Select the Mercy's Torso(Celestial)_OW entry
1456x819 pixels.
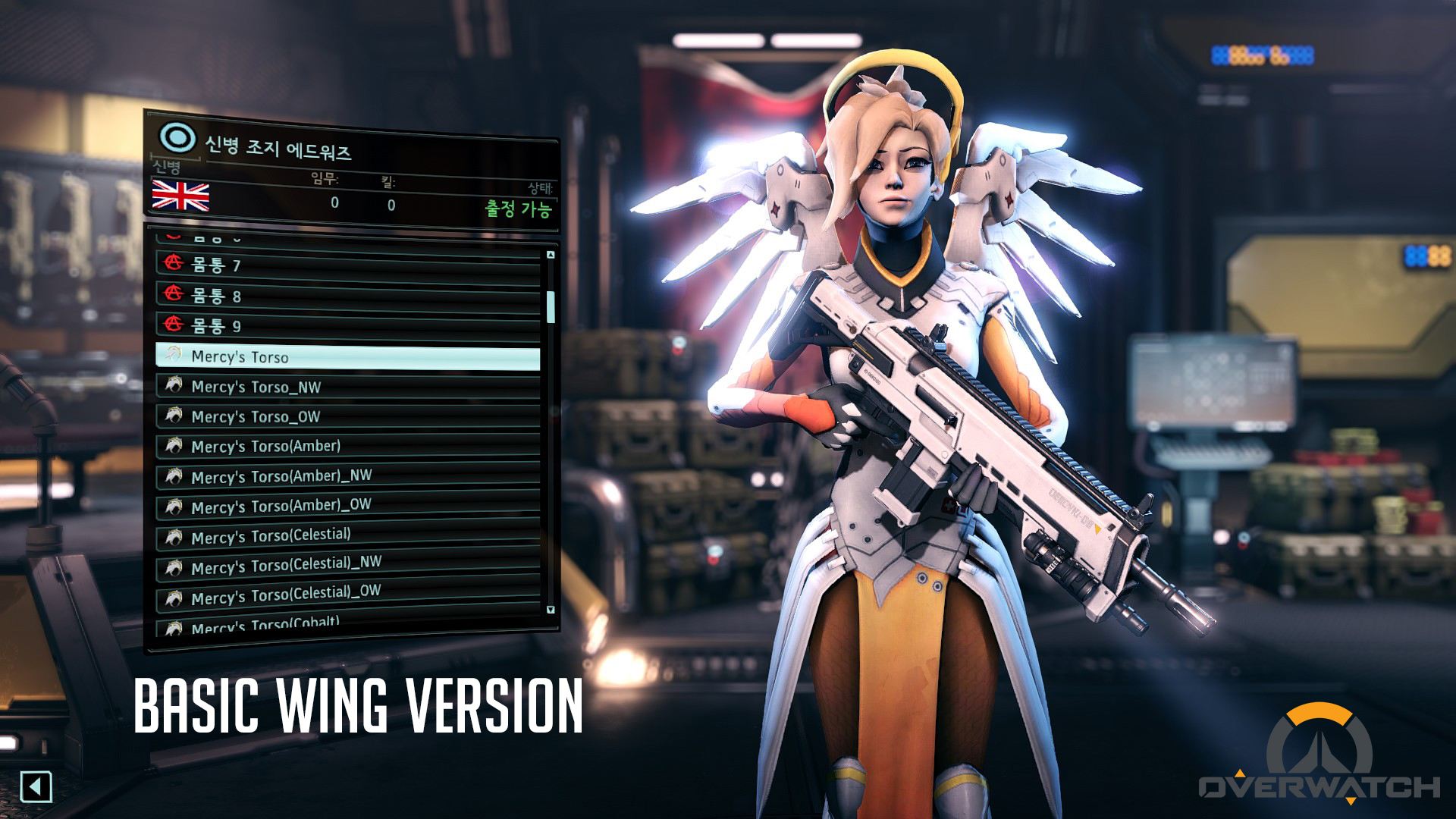[303, 595]
